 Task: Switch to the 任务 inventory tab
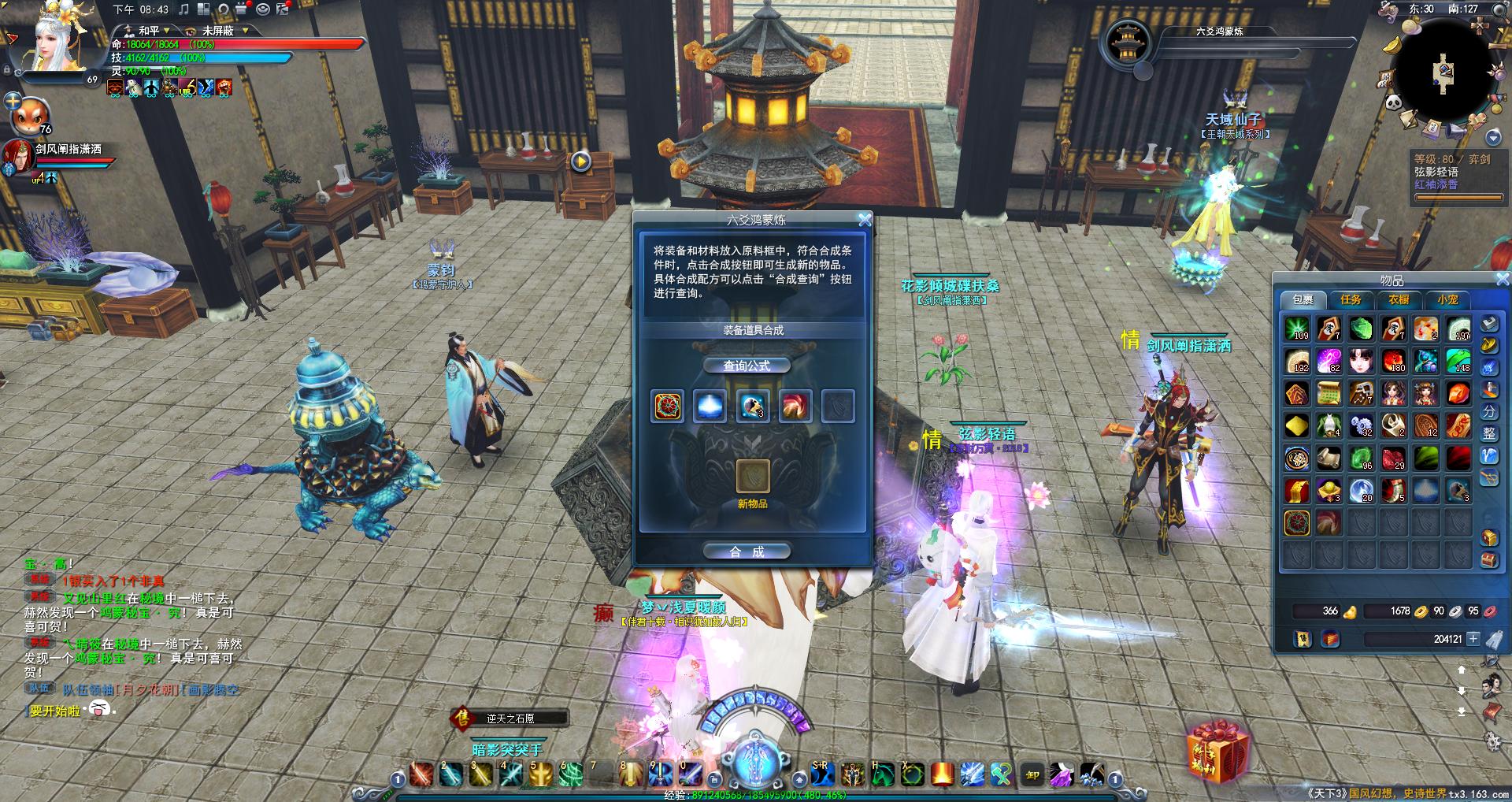coord(1351,299)
